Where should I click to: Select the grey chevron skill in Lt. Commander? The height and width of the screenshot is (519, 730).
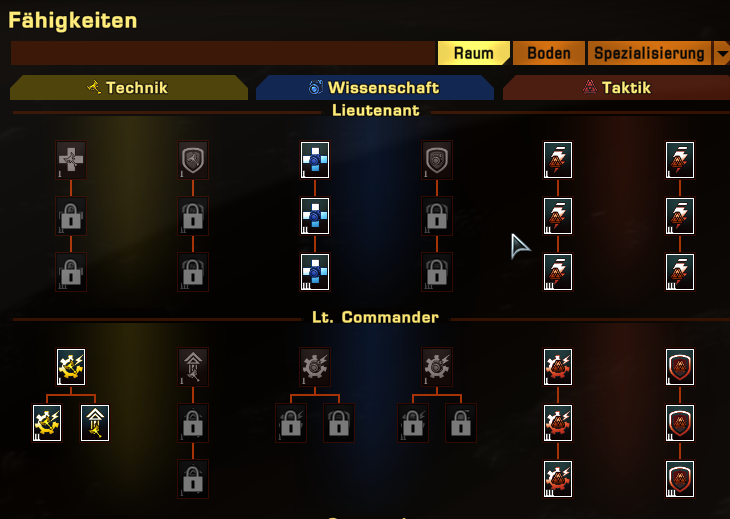click(x=193, y=367)
